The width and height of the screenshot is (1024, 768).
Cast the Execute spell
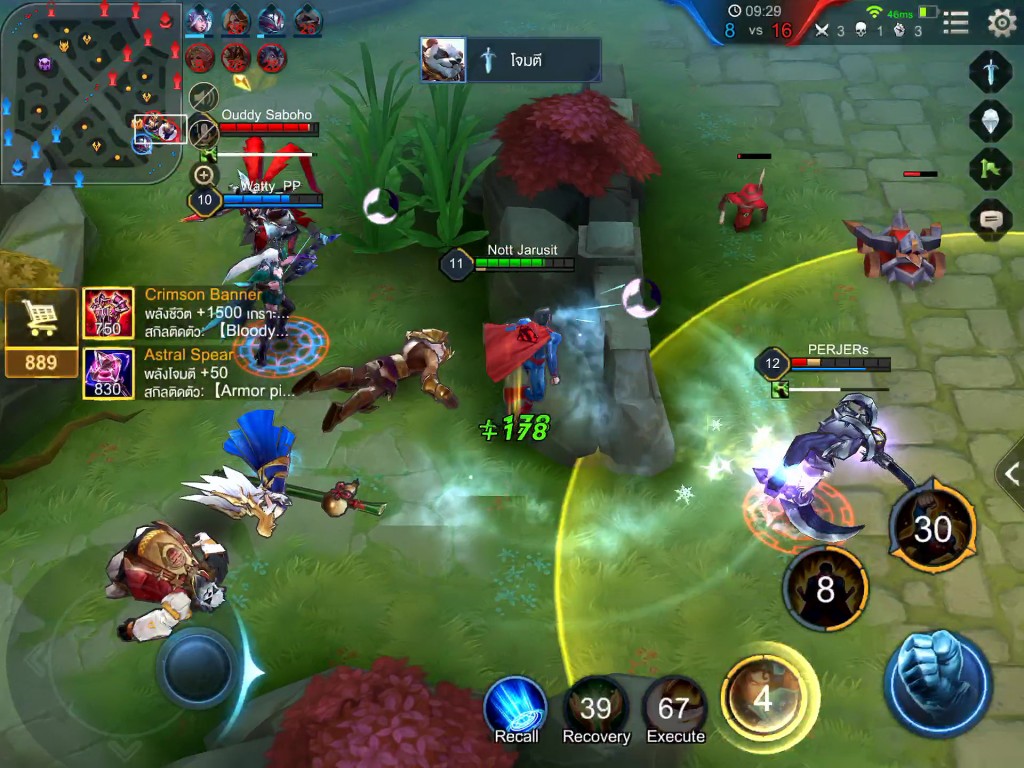(x=675, y=708)
